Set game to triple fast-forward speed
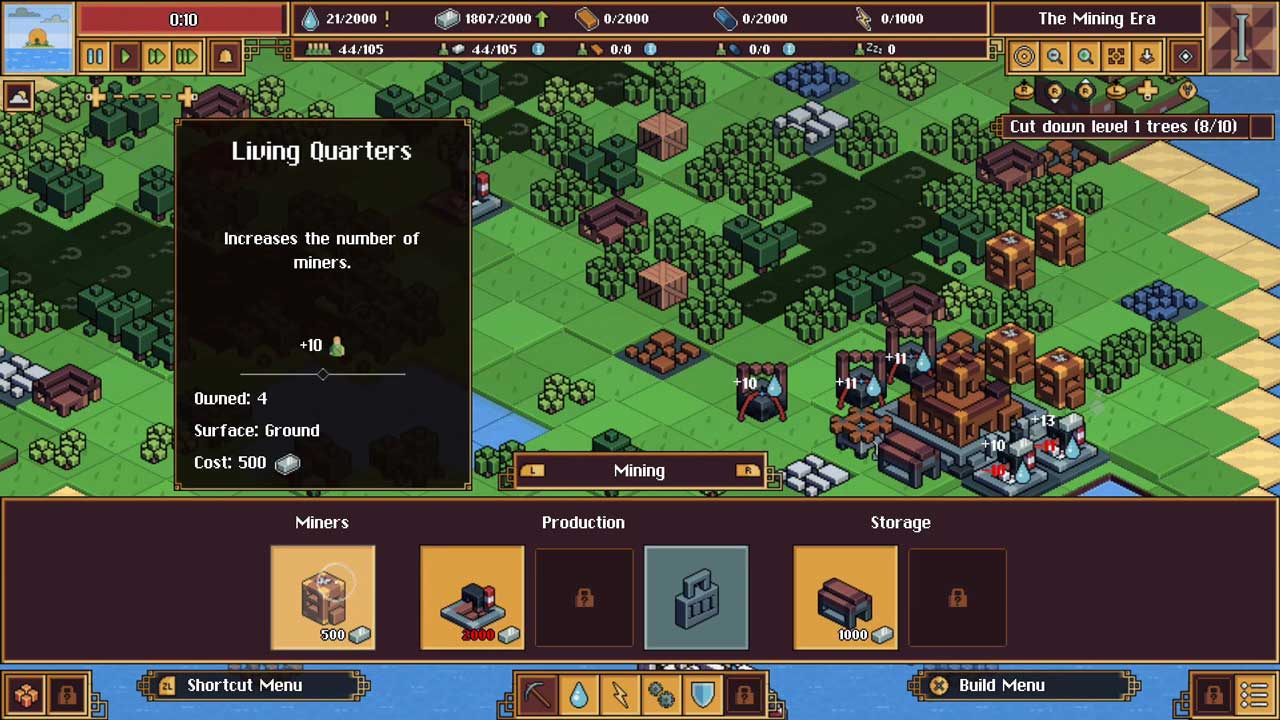 click(187, 56)
